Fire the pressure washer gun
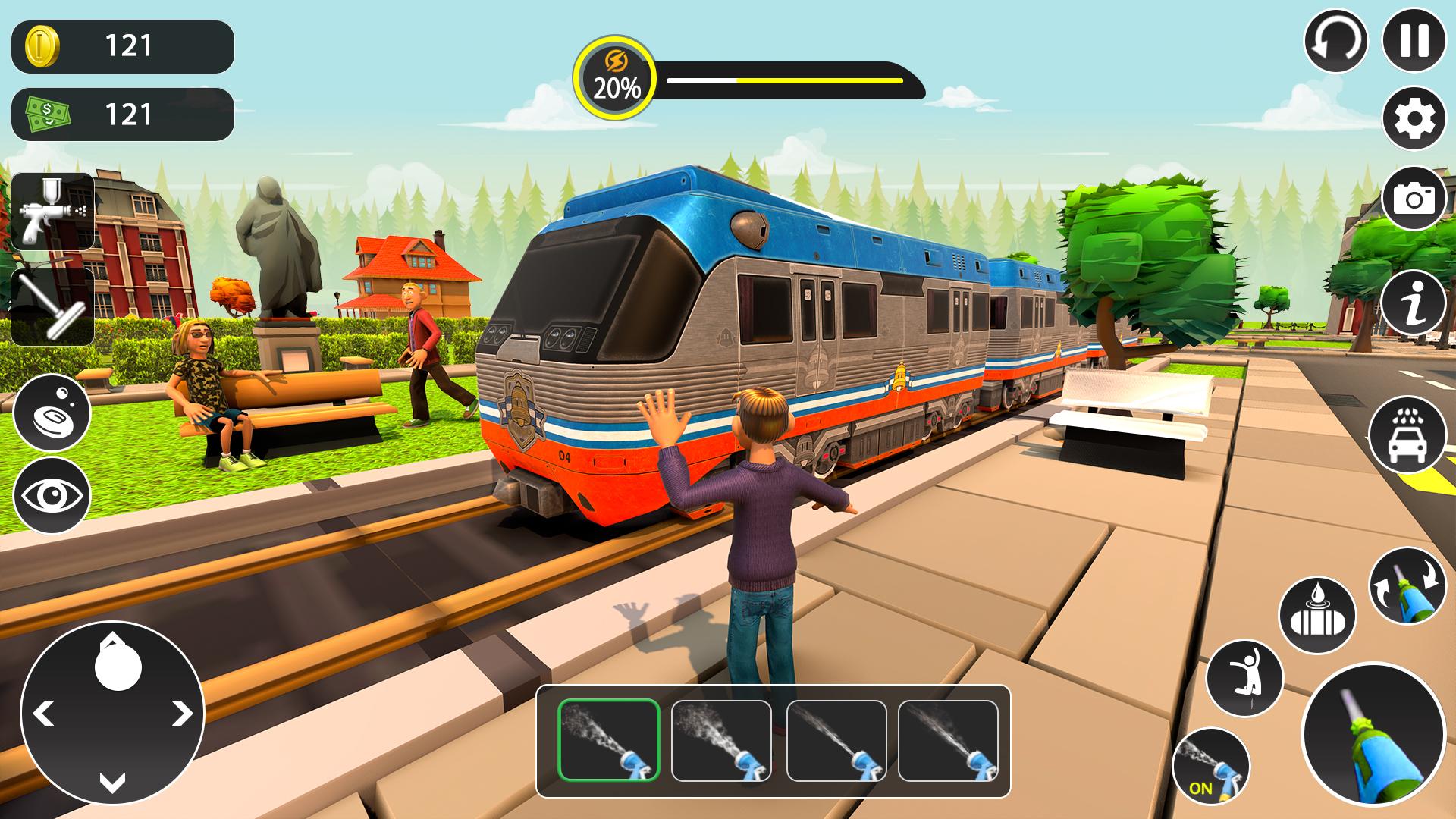This screenshot has width=1456, height=819. [x=1373, y=734]
